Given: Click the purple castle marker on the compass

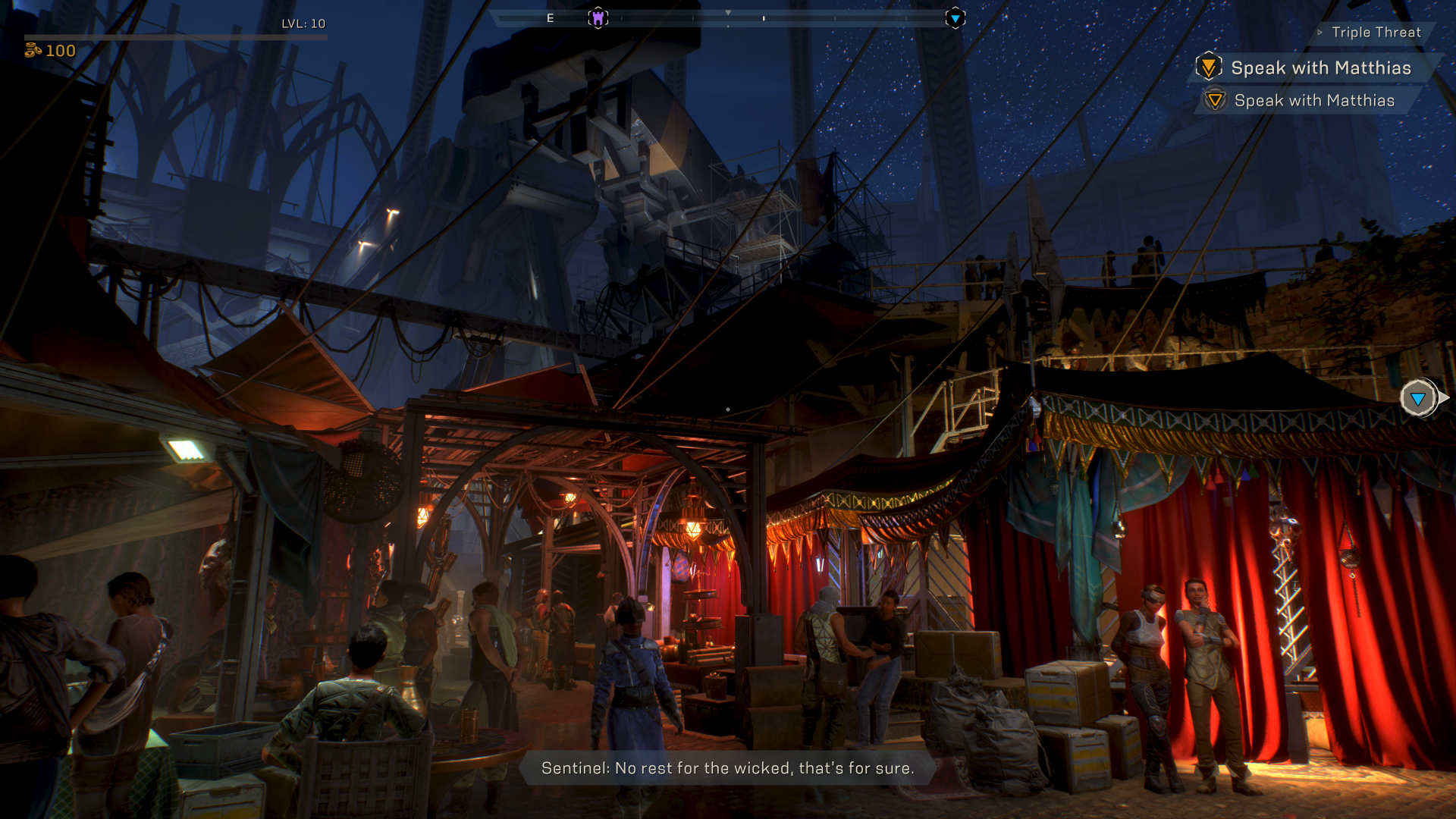Looking at the screenshot, I should [598, 17].
